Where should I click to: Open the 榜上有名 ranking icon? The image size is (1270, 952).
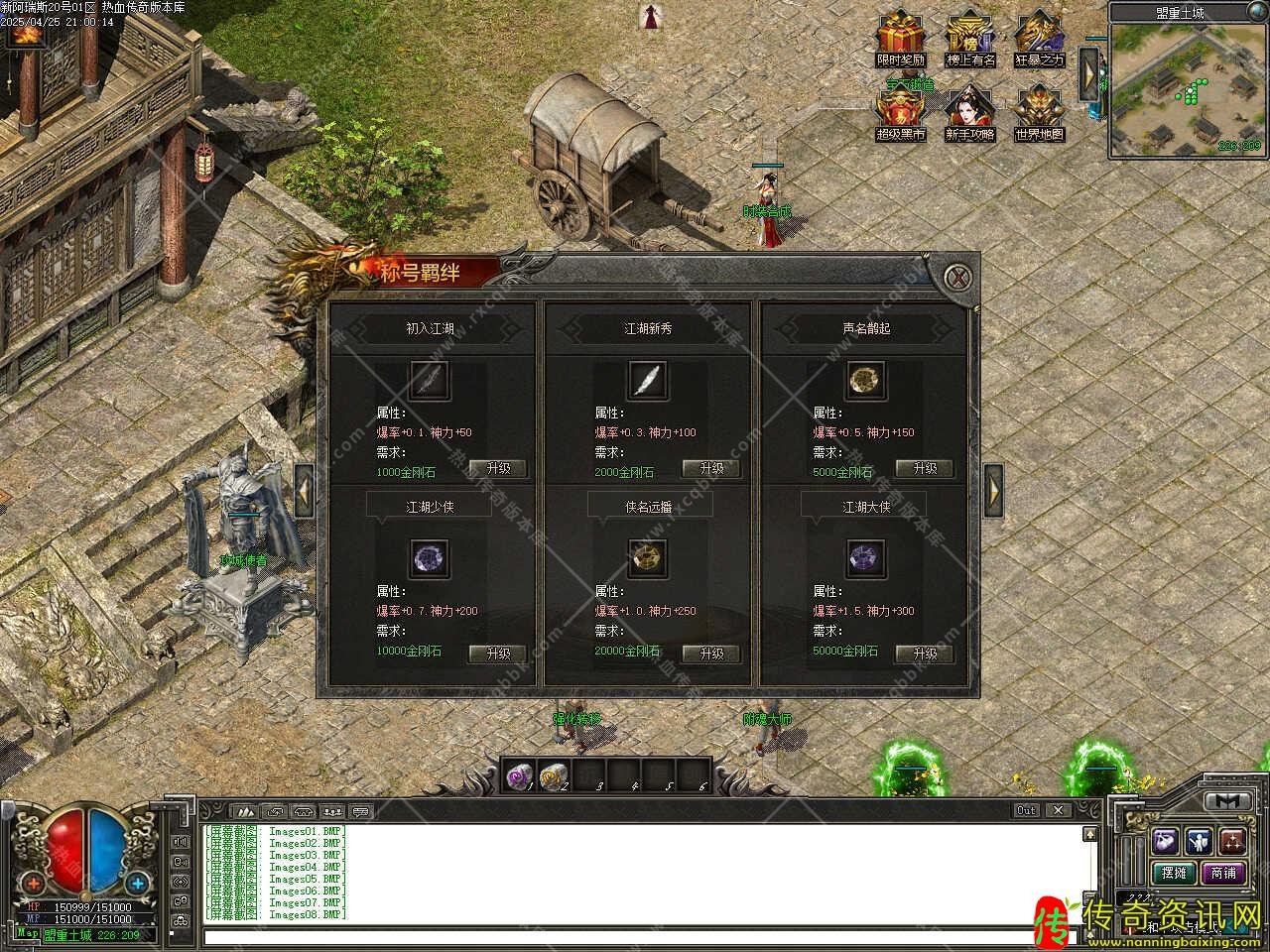point(969,38)
